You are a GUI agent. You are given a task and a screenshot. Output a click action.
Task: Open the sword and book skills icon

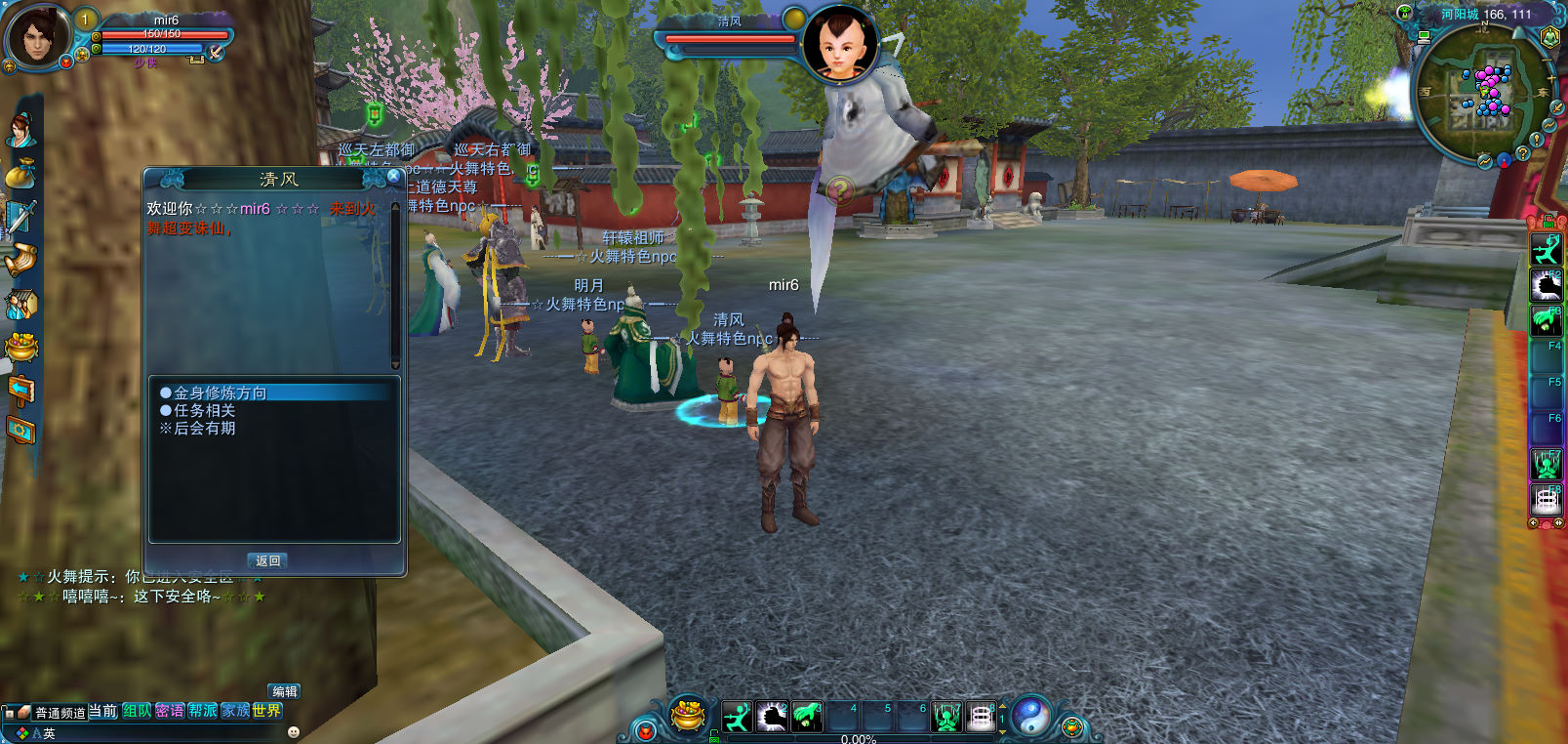(20, 217)
